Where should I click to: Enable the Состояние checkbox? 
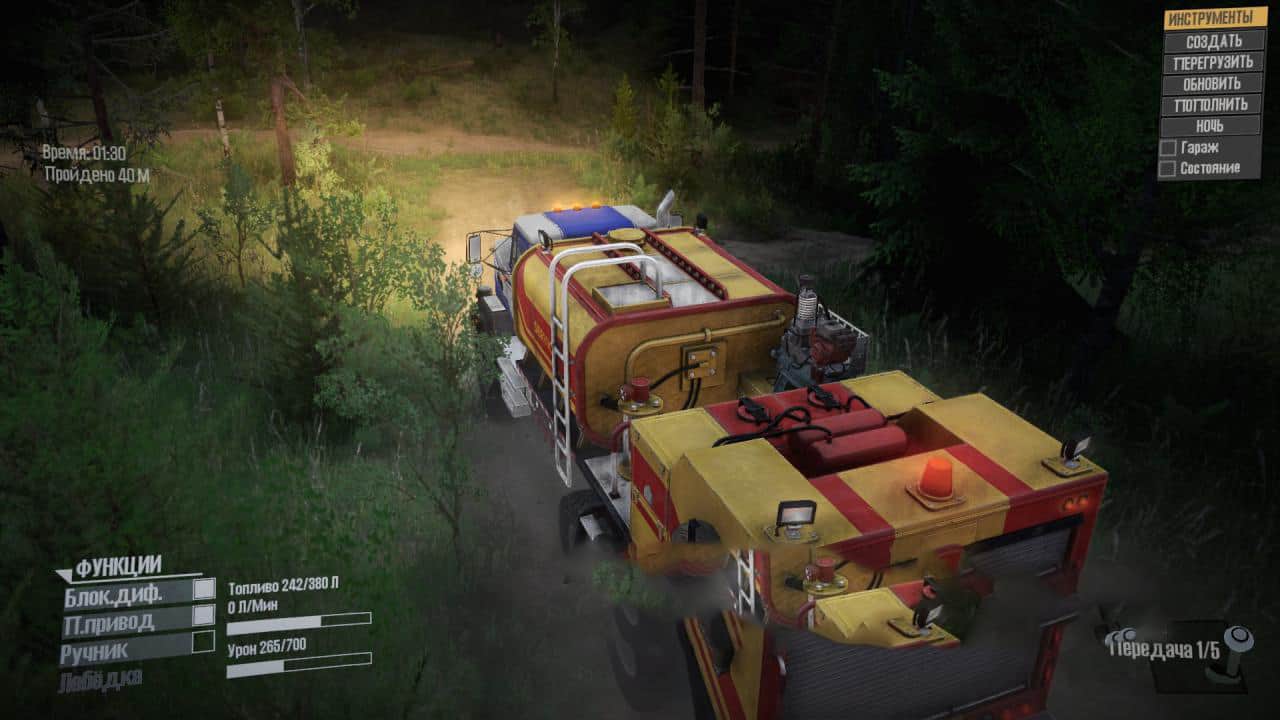1167,169
